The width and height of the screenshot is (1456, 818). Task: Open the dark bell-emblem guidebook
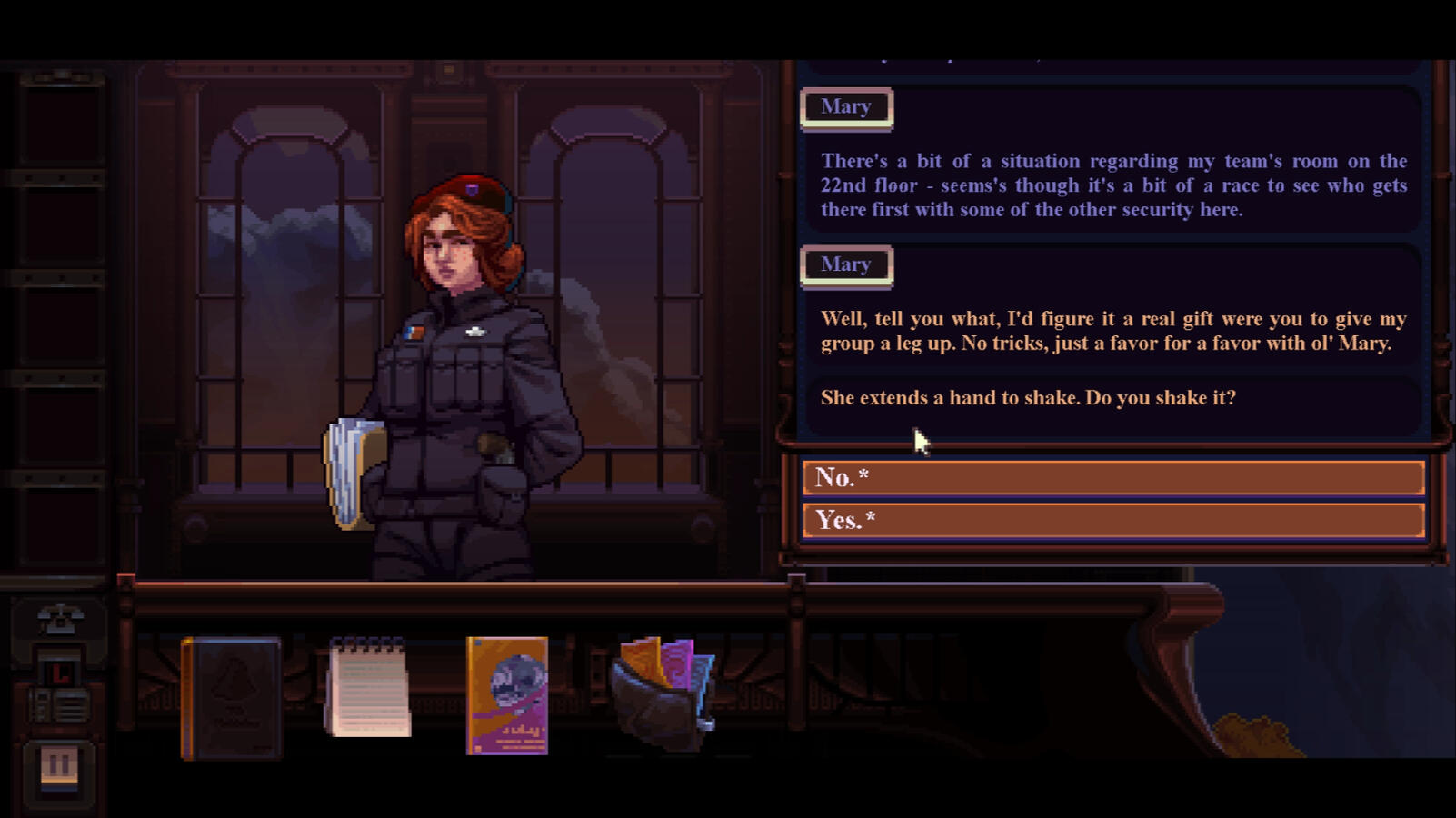231,697
